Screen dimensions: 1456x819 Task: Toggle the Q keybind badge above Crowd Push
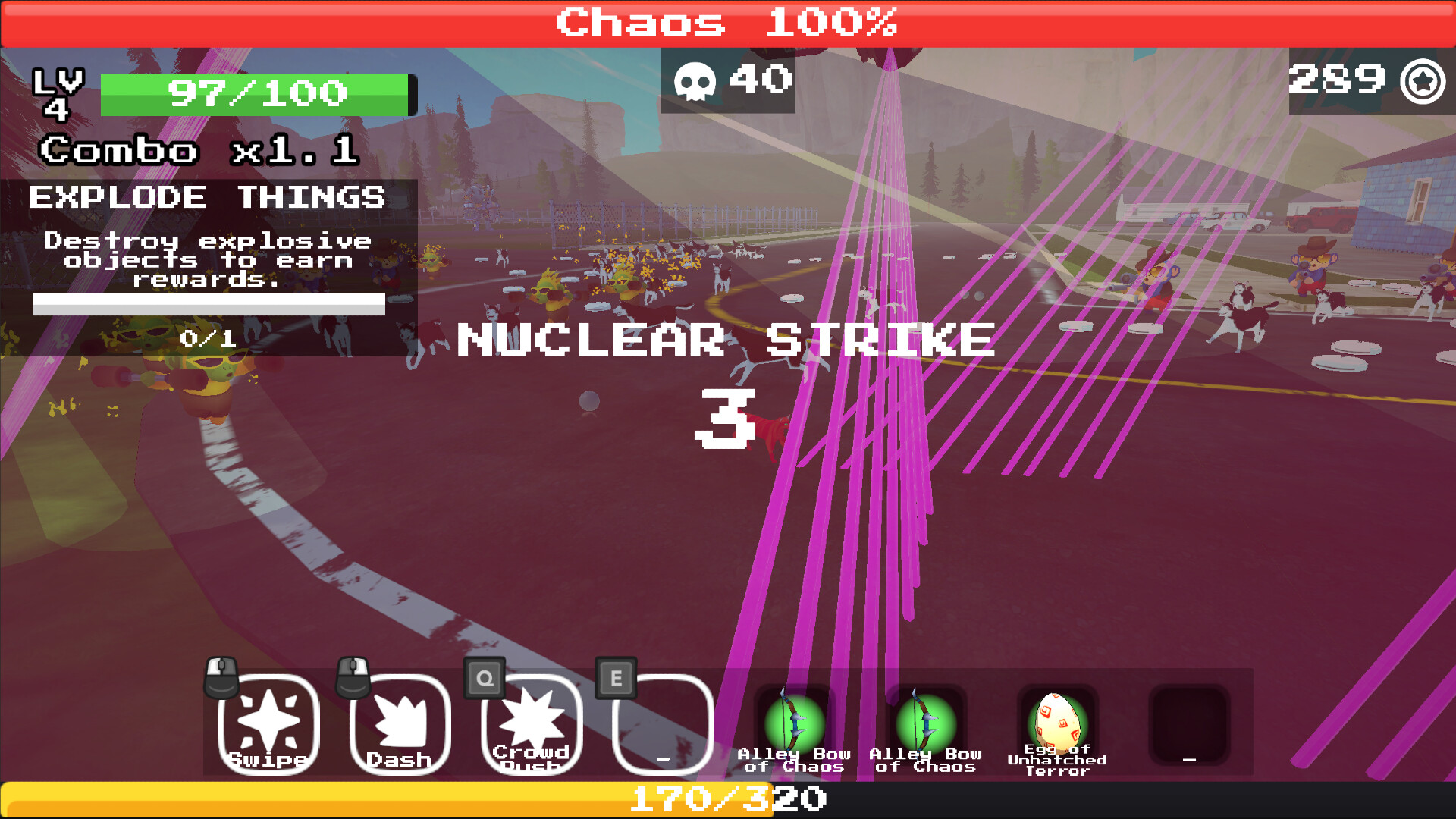coord(483,677)
